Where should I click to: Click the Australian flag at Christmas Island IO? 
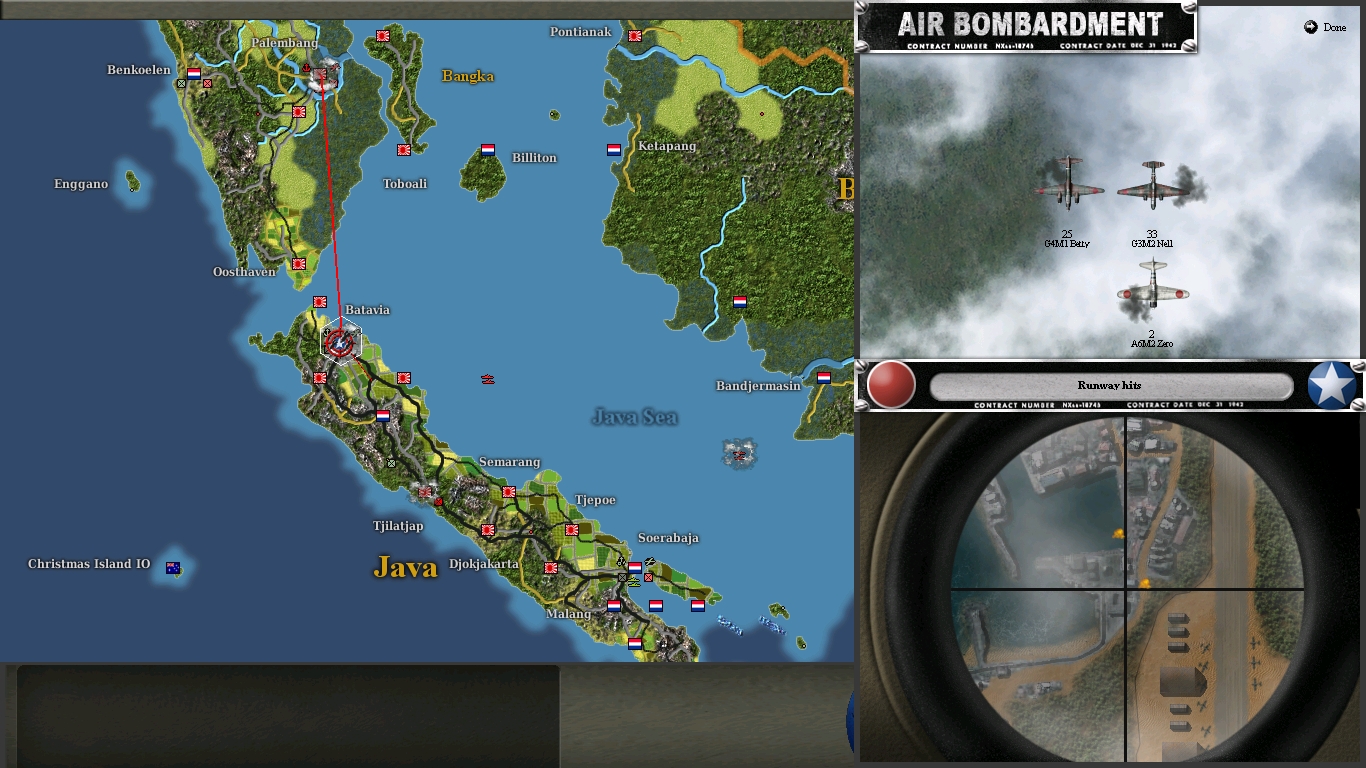click(x=173, y=567)
